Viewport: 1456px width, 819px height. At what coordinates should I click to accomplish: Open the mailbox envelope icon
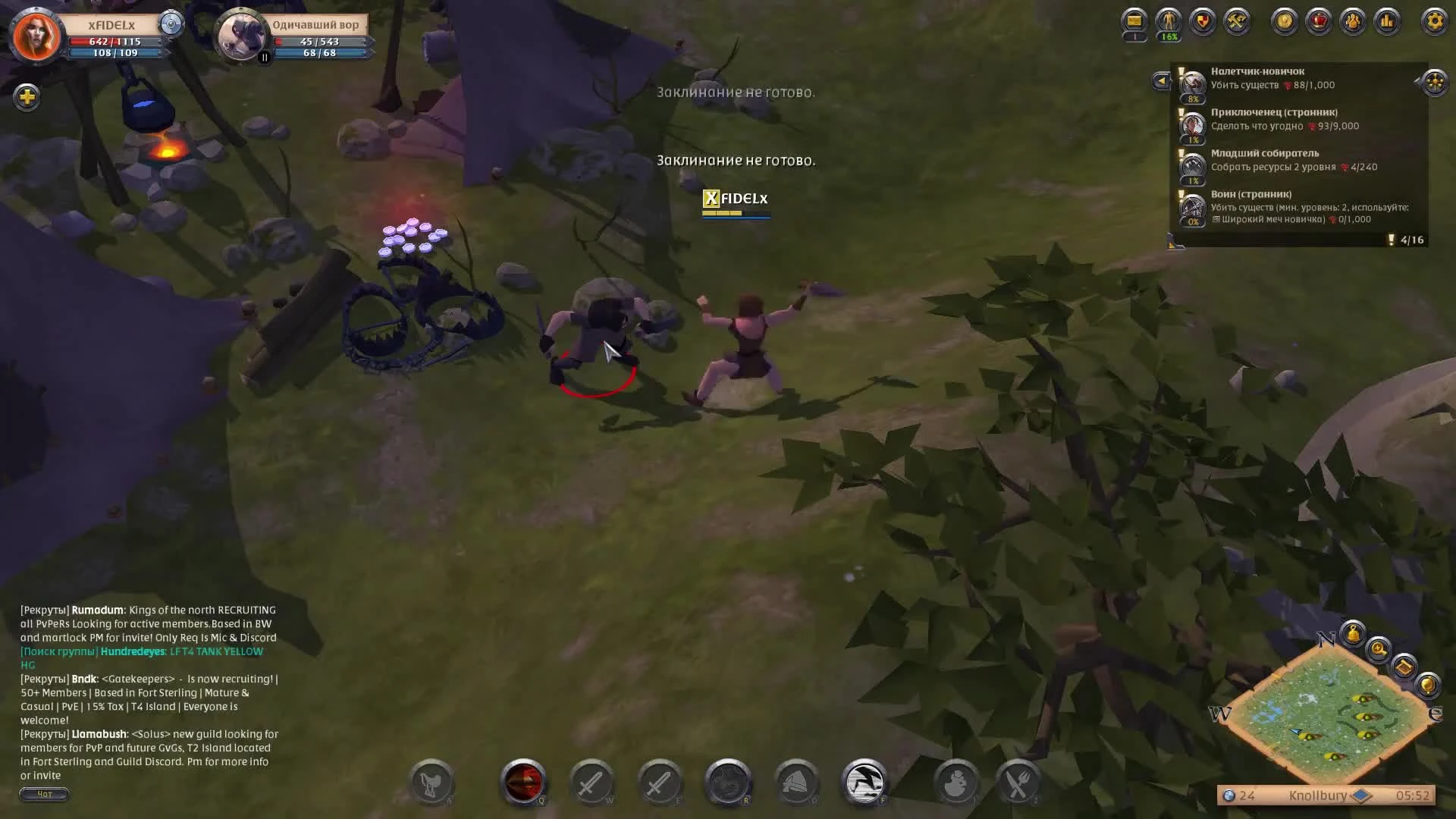point(1133,21)
